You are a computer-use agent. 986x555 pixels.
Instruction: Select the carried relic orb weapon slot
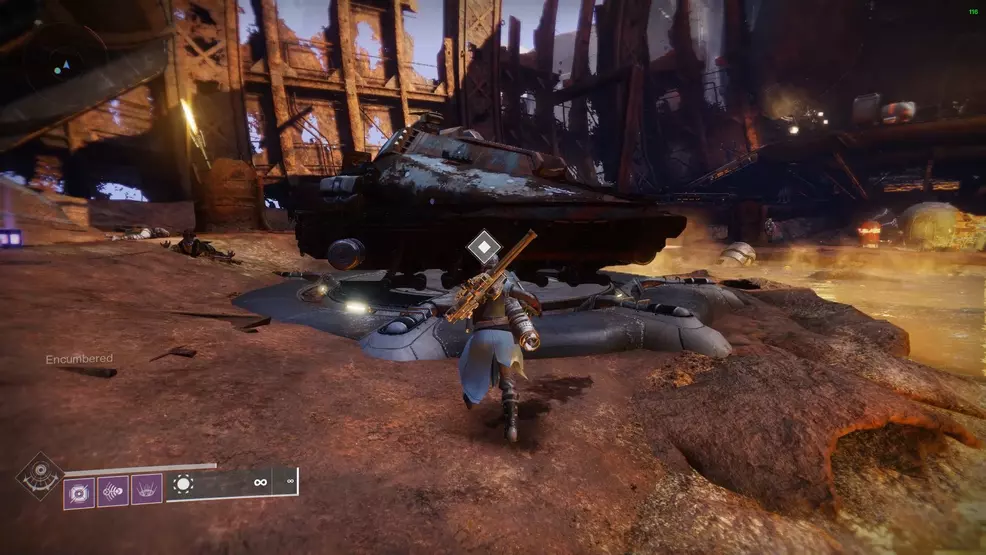(183, 484)
